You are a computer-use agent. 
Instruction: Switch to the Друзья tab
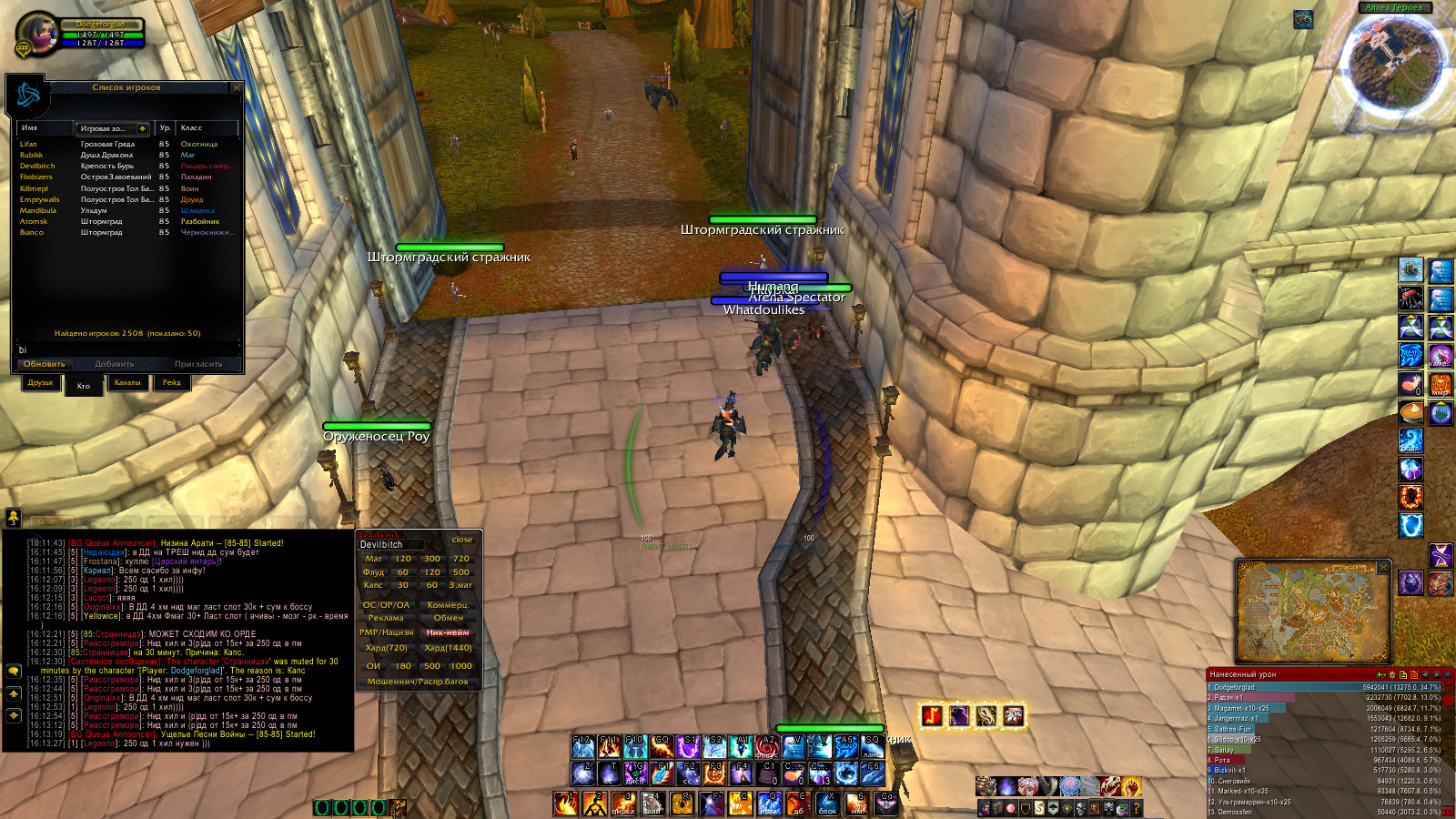(40, 383)
